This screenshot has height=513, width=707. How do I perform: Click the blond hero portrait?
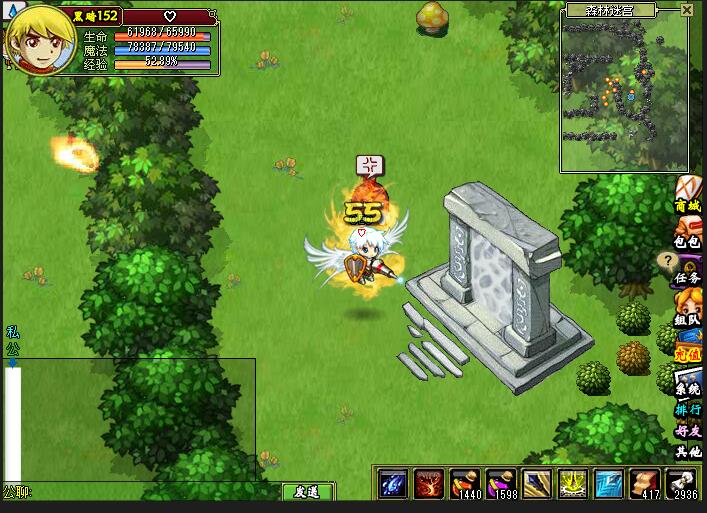tap(40, 40)
